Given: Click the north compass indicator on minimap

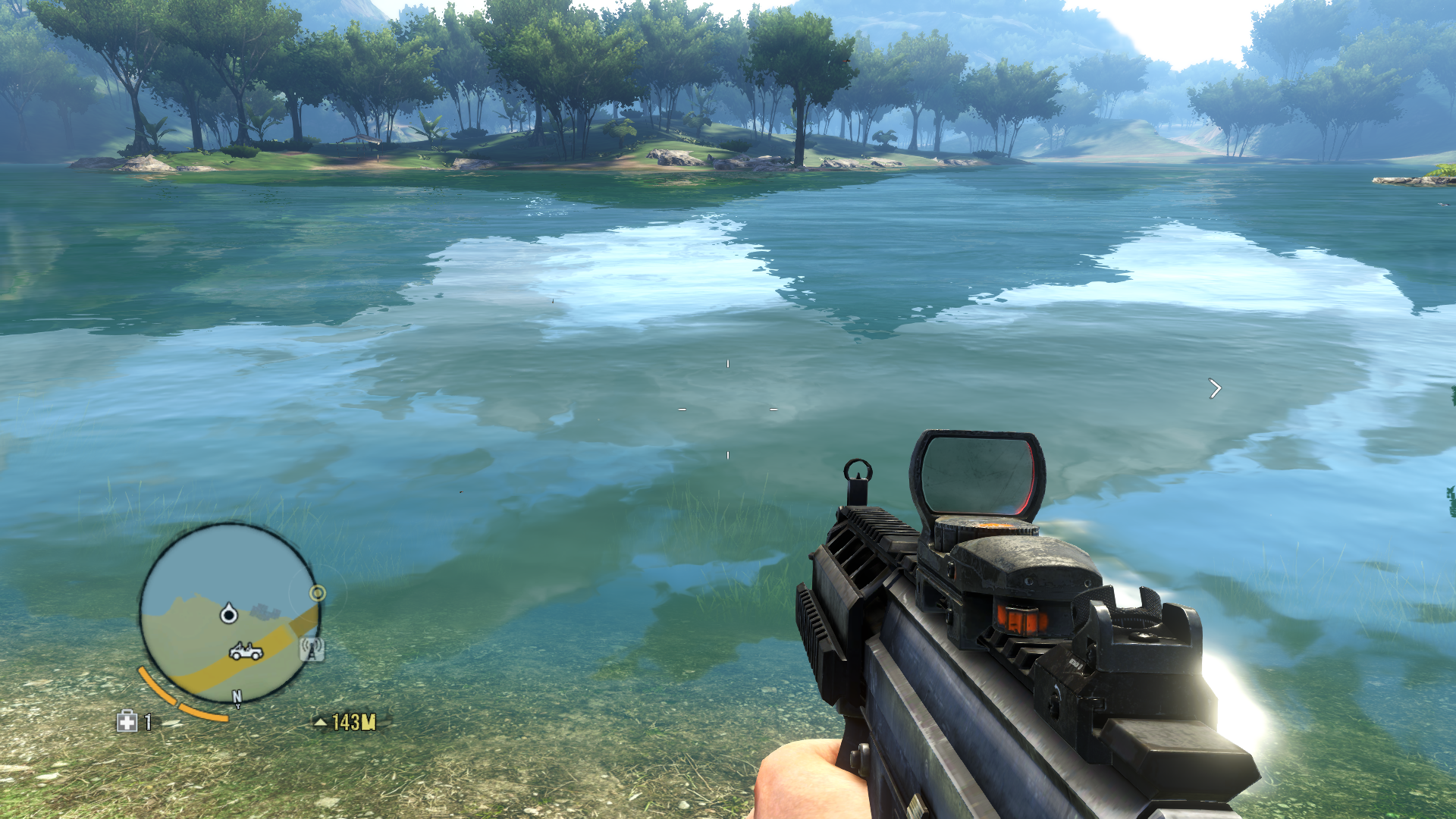Looking at the screenshot, I should click(237, 698).
